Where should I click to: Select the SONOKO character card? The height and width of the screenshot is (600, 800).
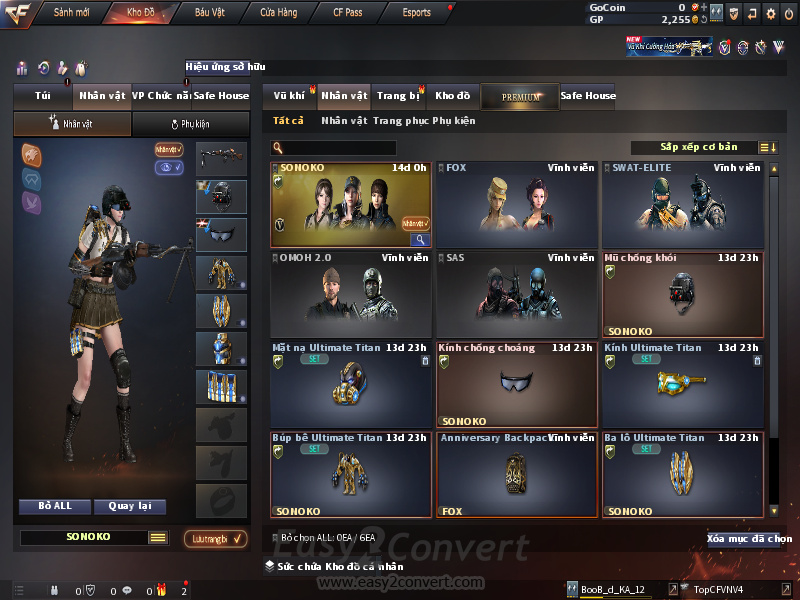pyautogui.click(x=351, y=204)
